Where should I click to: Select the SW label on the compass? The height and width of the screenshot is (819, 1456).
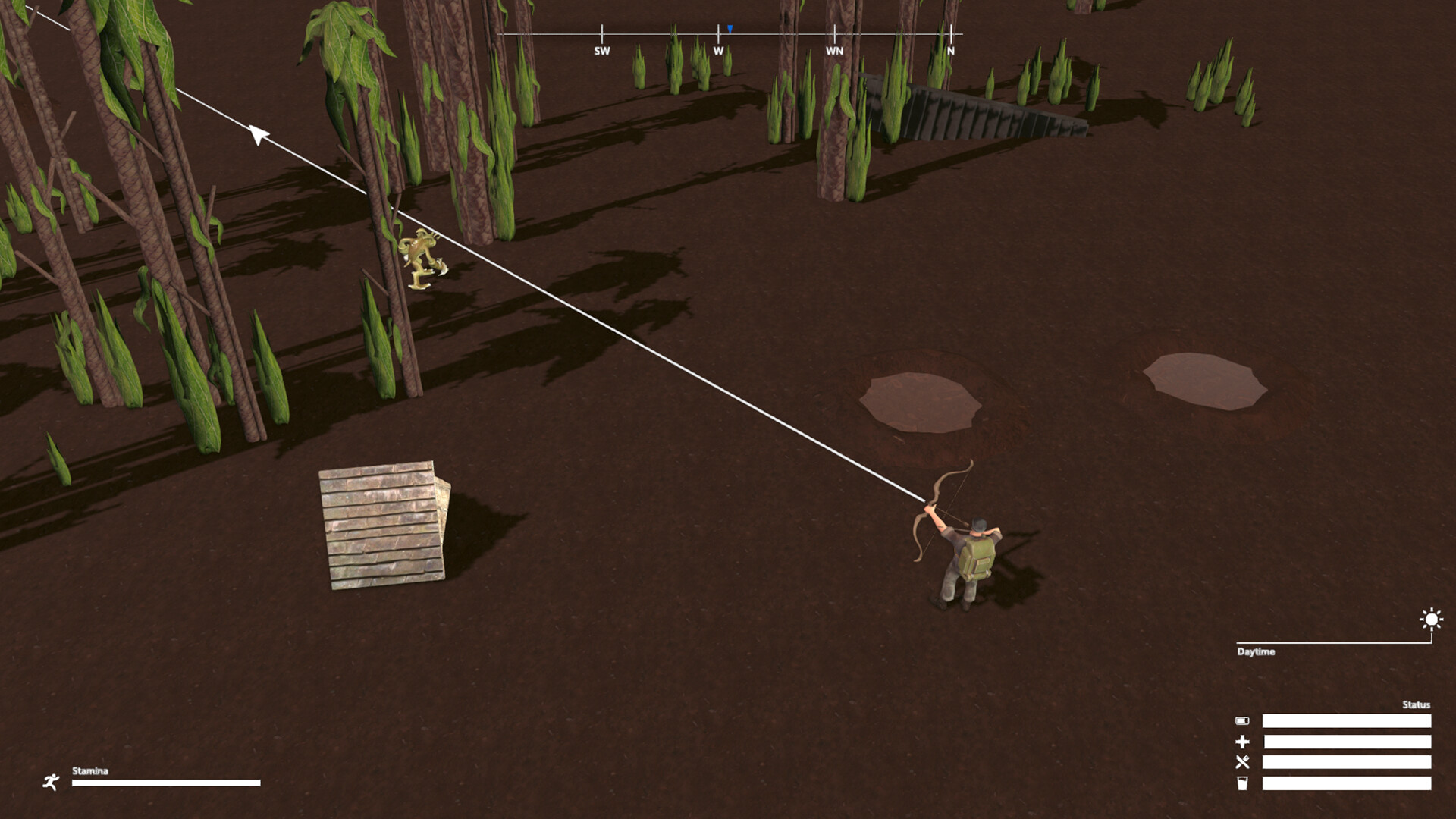(601, 52)
